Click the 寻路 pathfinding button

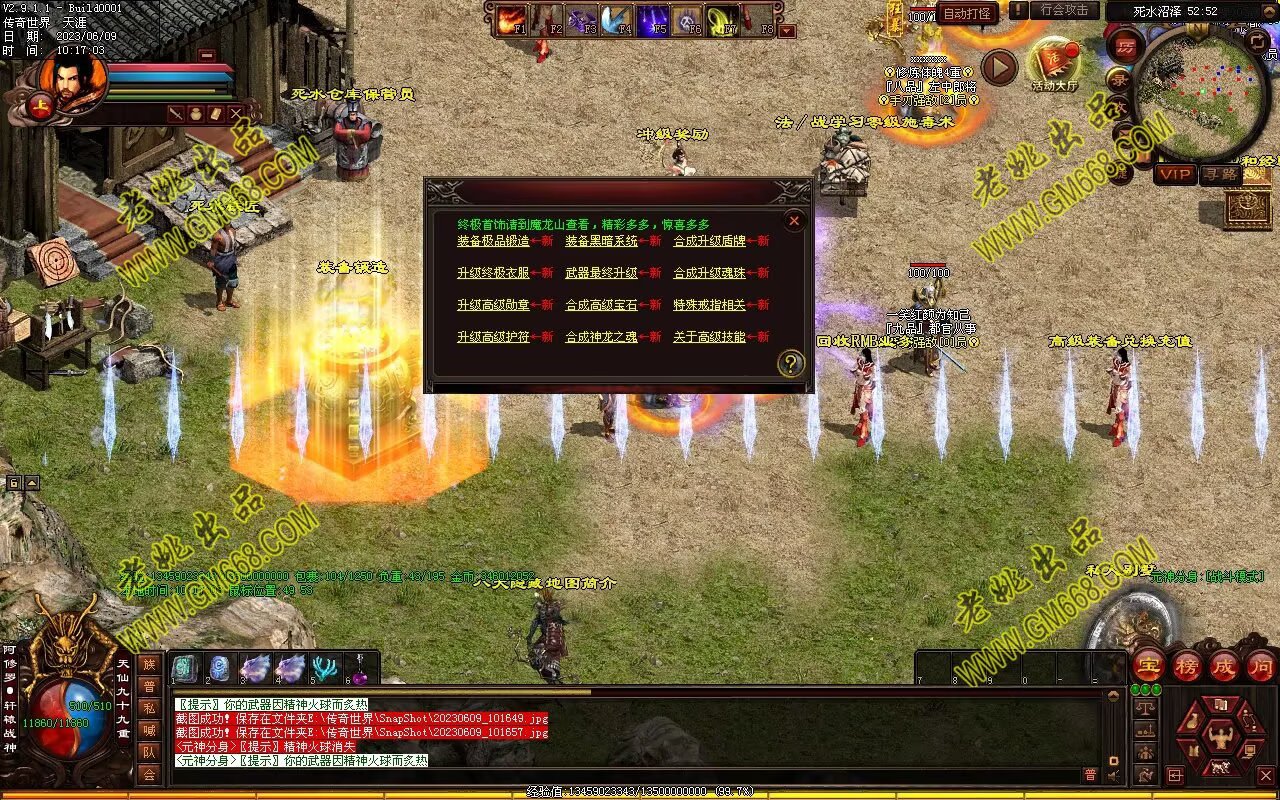(x=1219, y=174)
